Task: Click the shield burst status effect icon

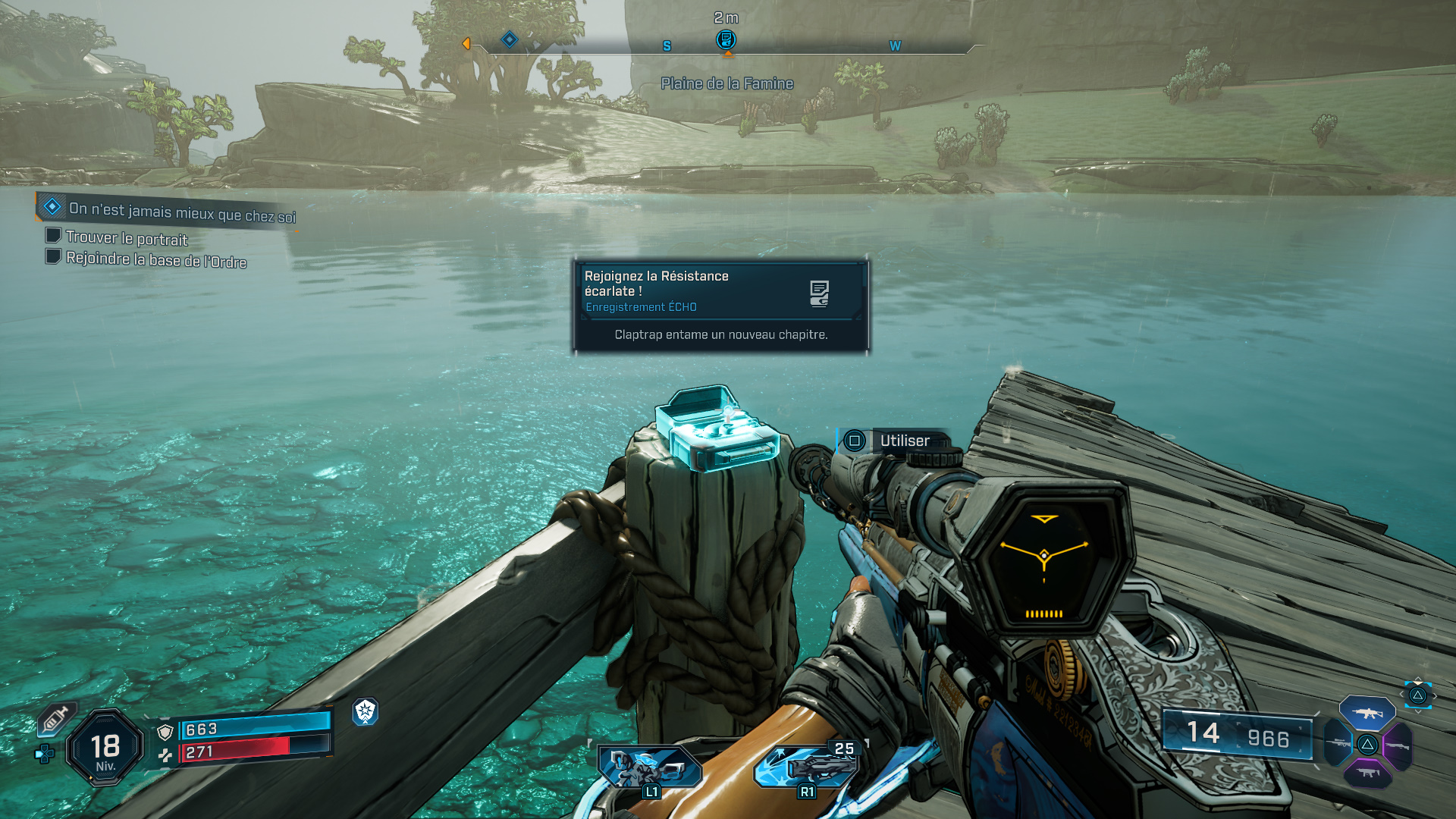Action: point(366,711)
